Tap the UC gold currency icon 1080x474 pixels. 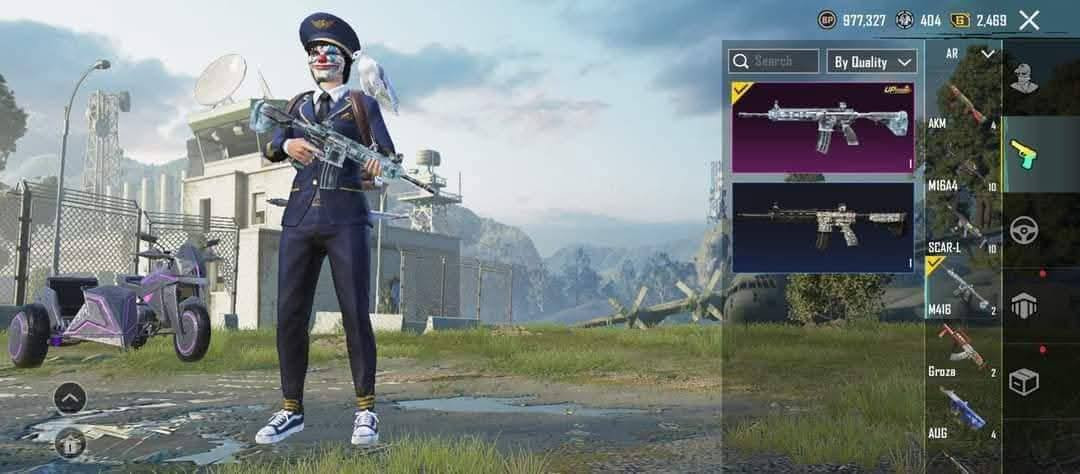coord(960,20)
